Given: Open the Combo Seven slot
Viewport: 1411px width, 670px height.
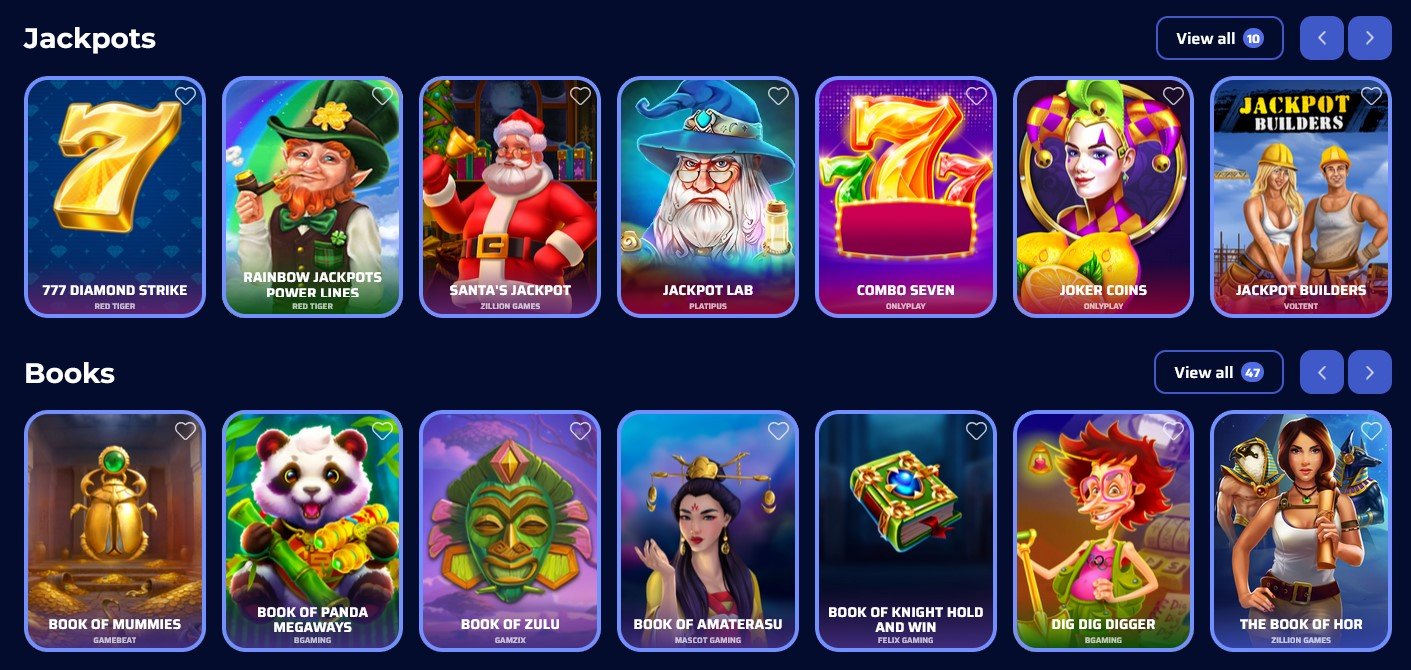Looking at the screenshot, I should (906, 198).
